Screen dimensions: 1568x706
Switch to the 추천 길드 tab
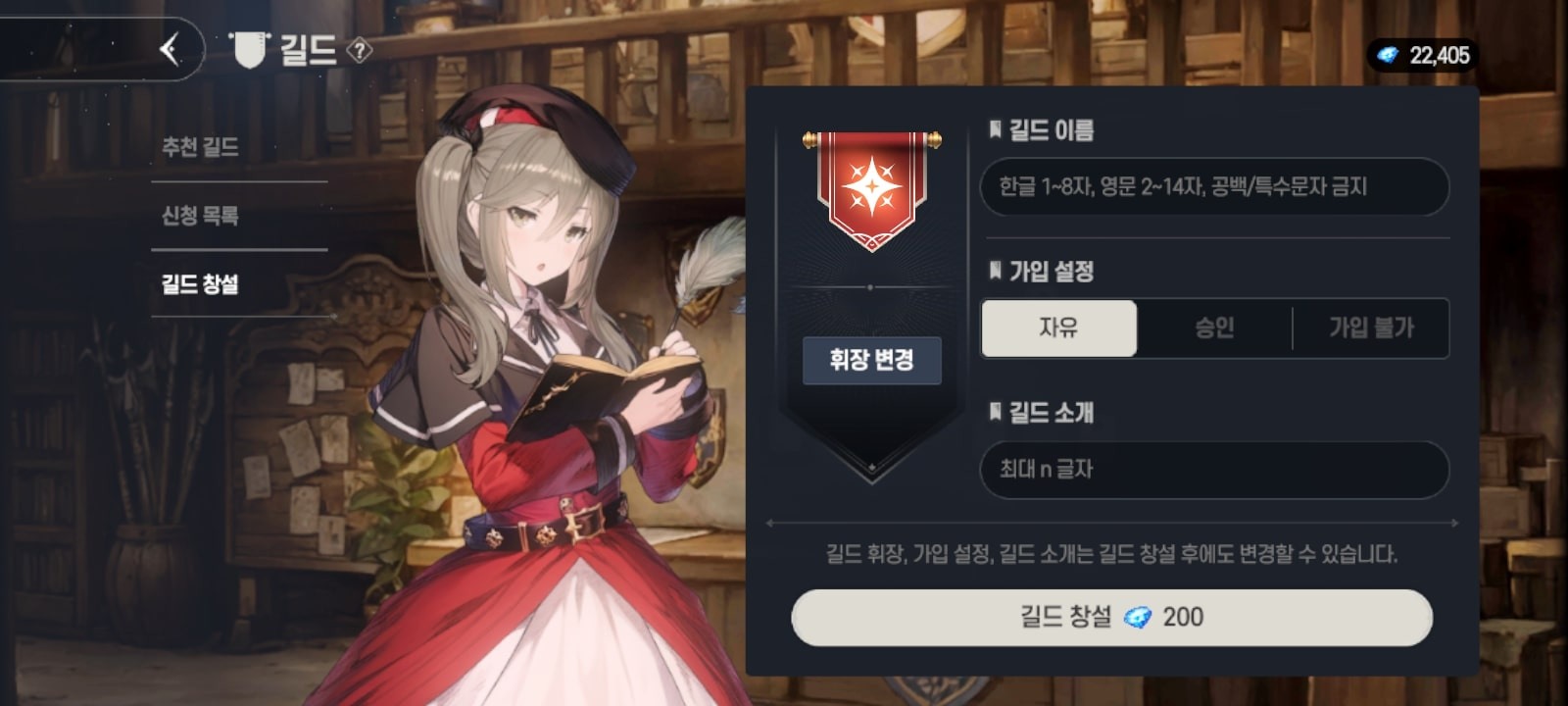203,143
